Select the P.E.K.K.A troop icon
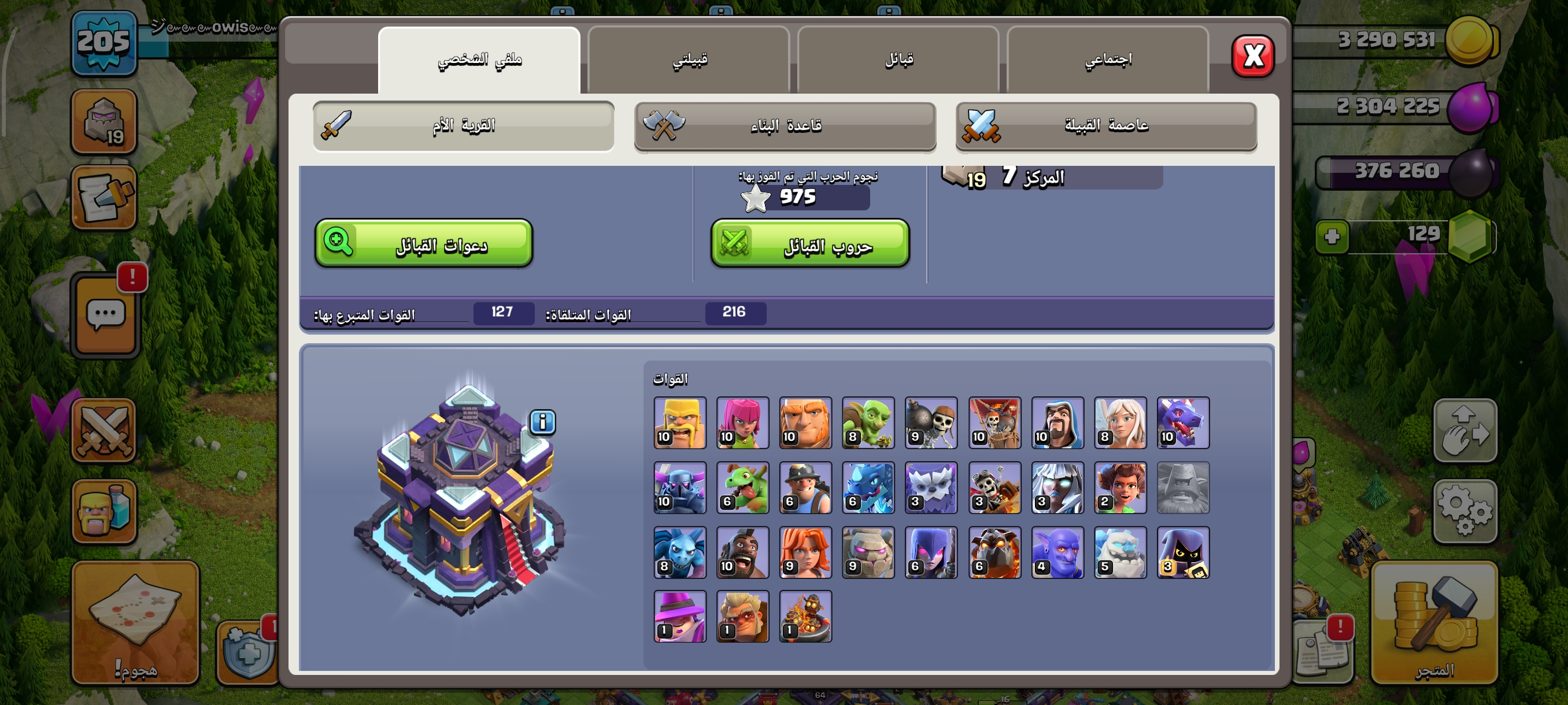The image size is (1568, 705). pyautogui.click(x=680, y=488)
